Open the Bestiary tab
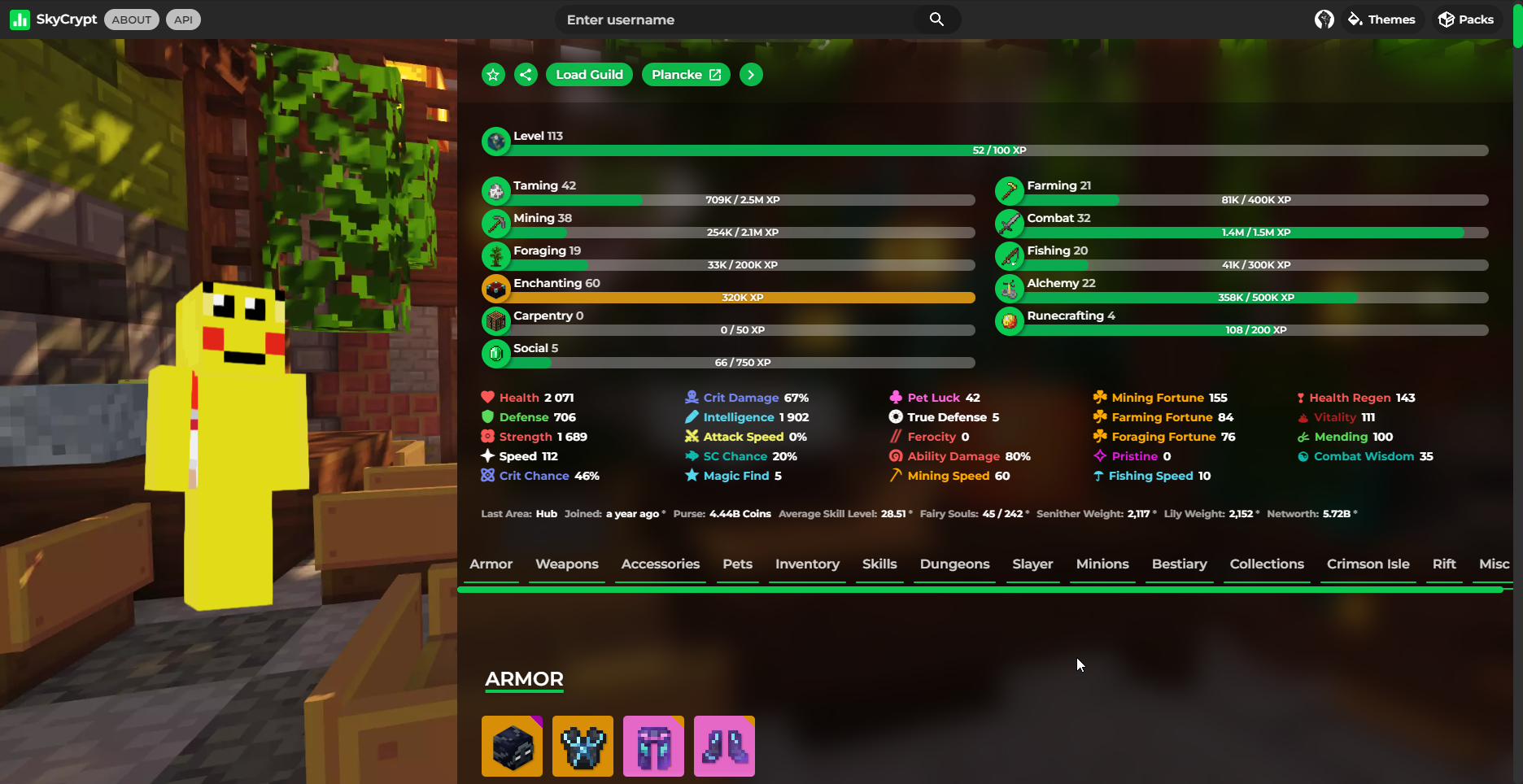The height and width of the screenshot is (784, 1523). point(1179,564)
